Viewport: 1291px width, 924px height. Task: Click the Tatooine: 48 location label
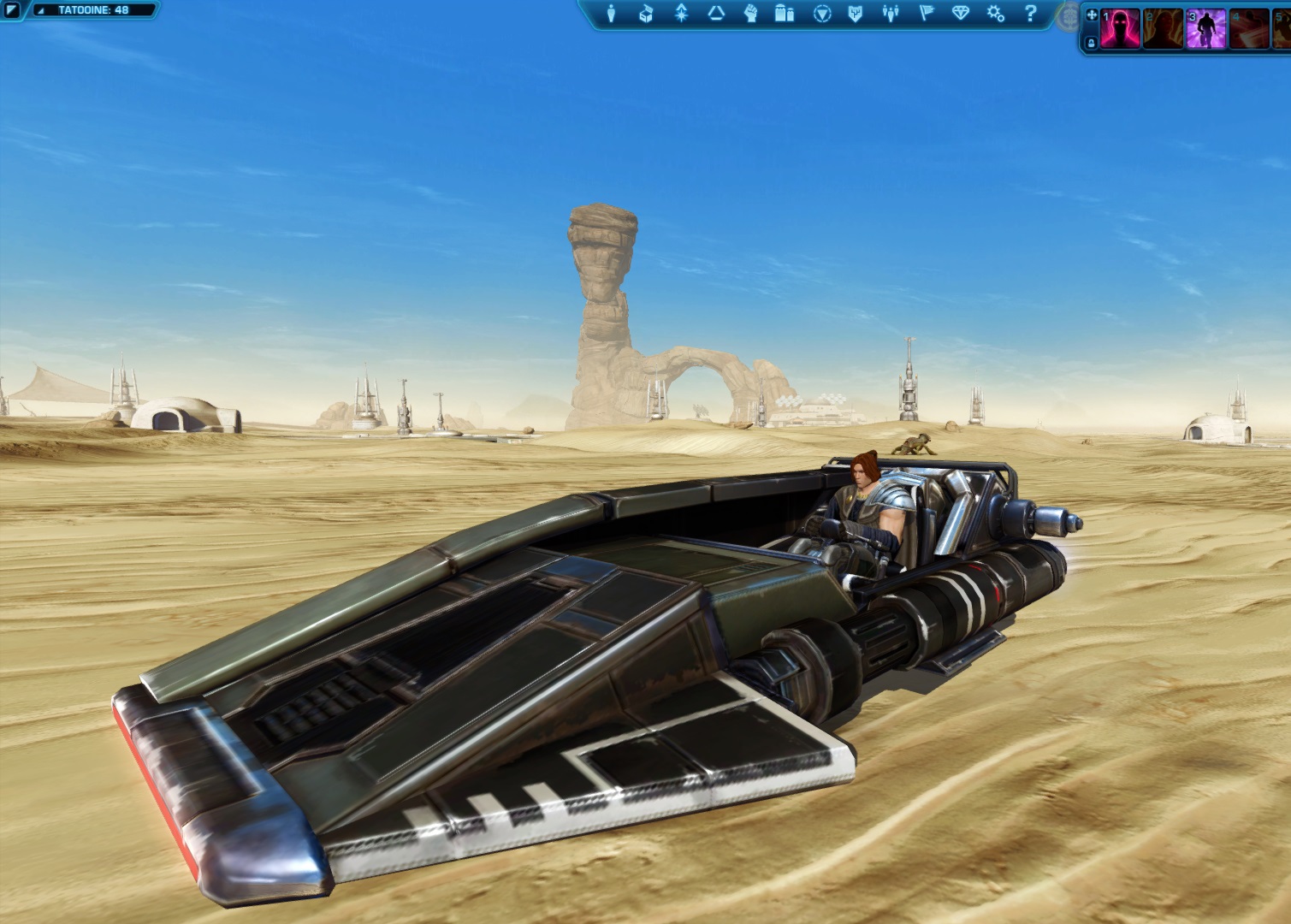coord(93,10)
